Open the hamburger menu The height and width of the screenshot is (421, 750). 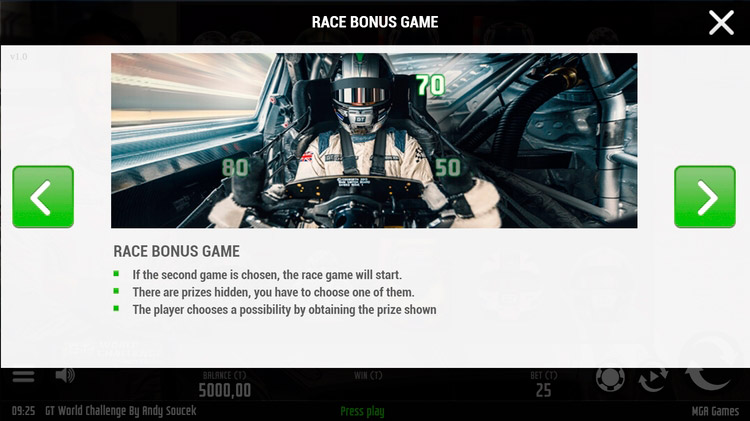click(23, 377)
